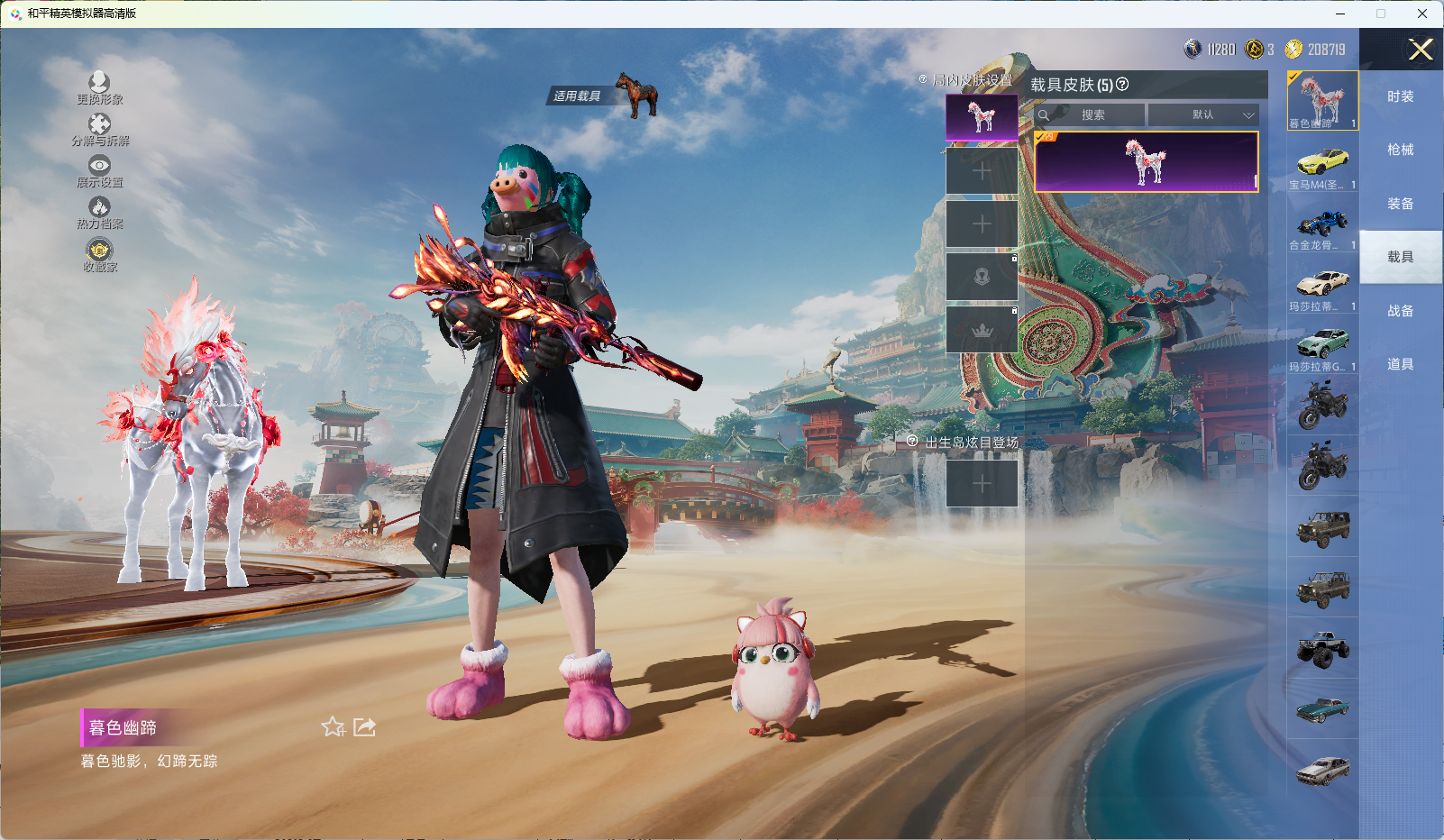Select the 暮色幽蹄 horse skin card
Viewport: 1444px width, 840px height.
[1146, 162]
